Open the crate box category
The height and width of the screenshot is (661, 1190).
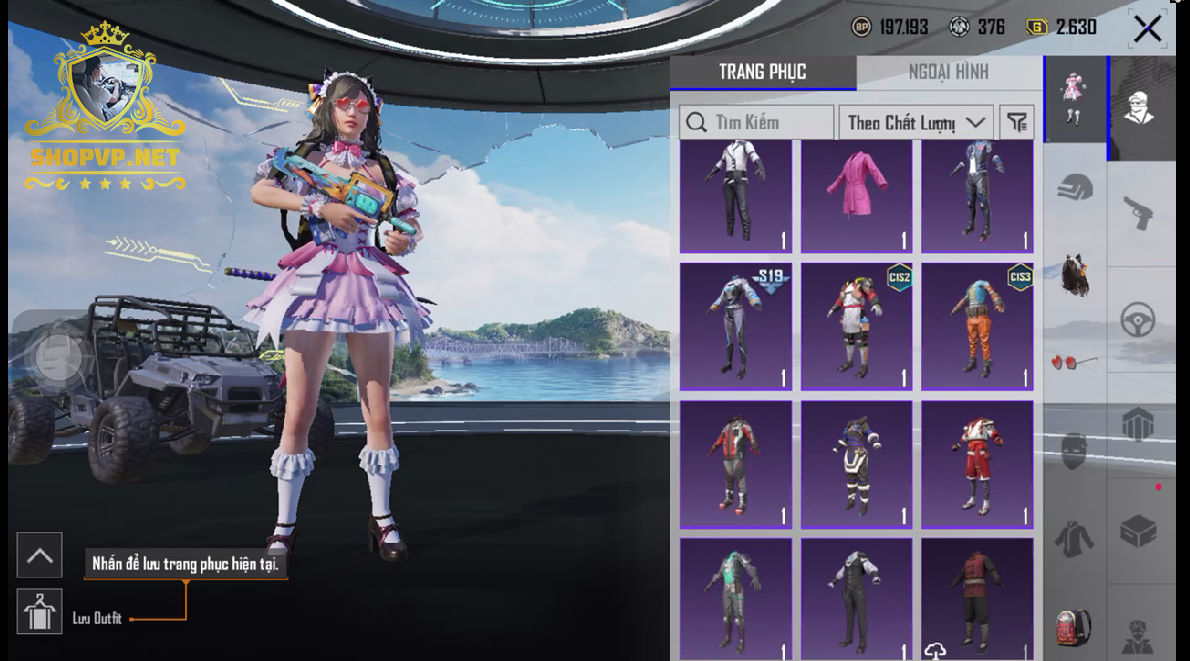(1138, 531)
